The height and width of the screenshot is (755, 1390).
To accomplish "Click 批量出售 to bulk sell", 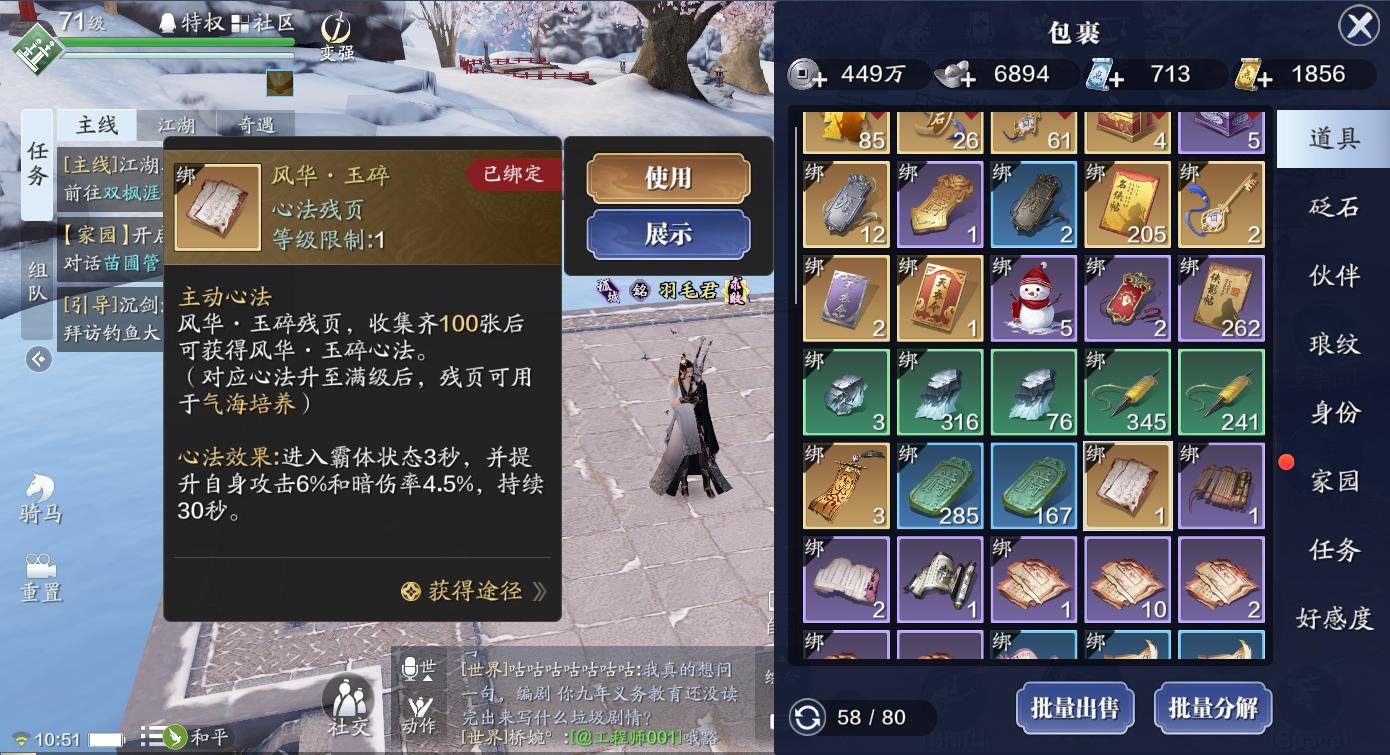I will pyautogui.click(x=1075, y=709).
